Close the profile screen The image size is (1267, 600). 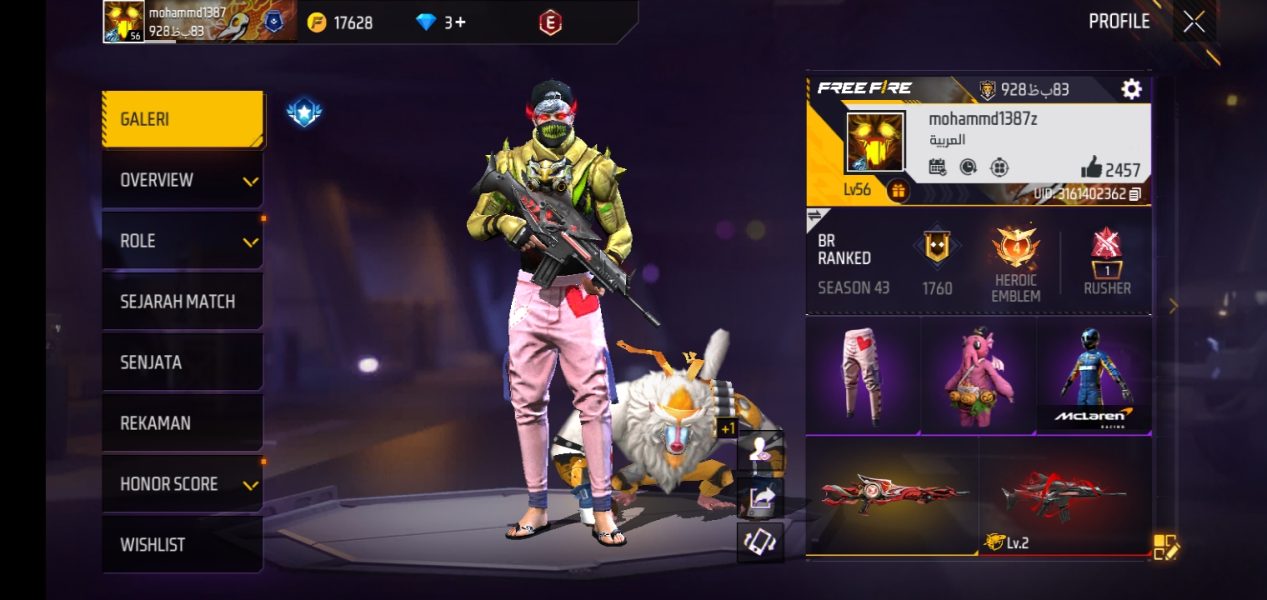[x=1194, y=22]
